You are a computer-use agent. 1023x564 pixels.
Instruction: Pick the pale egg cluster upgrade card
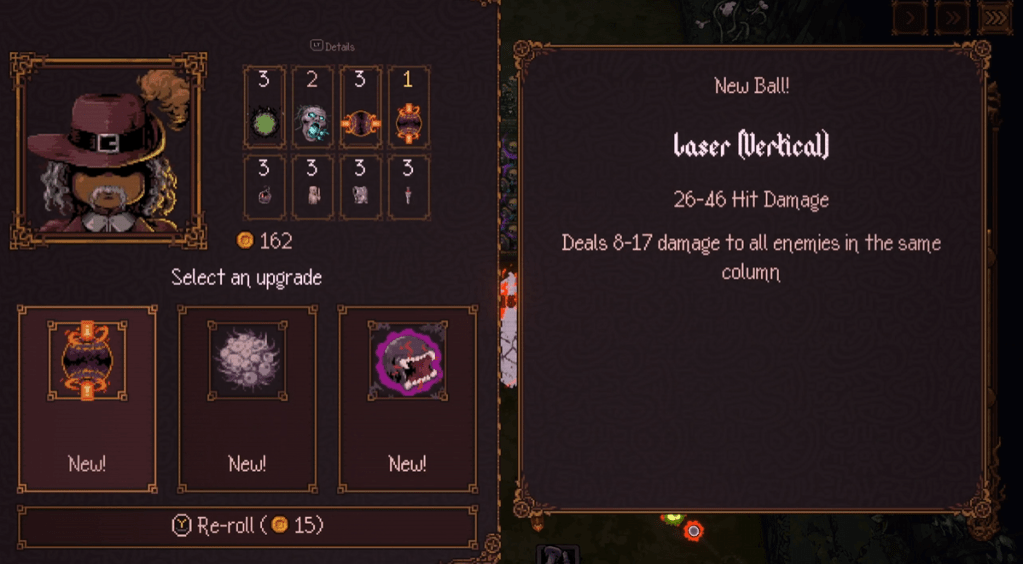pos(247,398)
